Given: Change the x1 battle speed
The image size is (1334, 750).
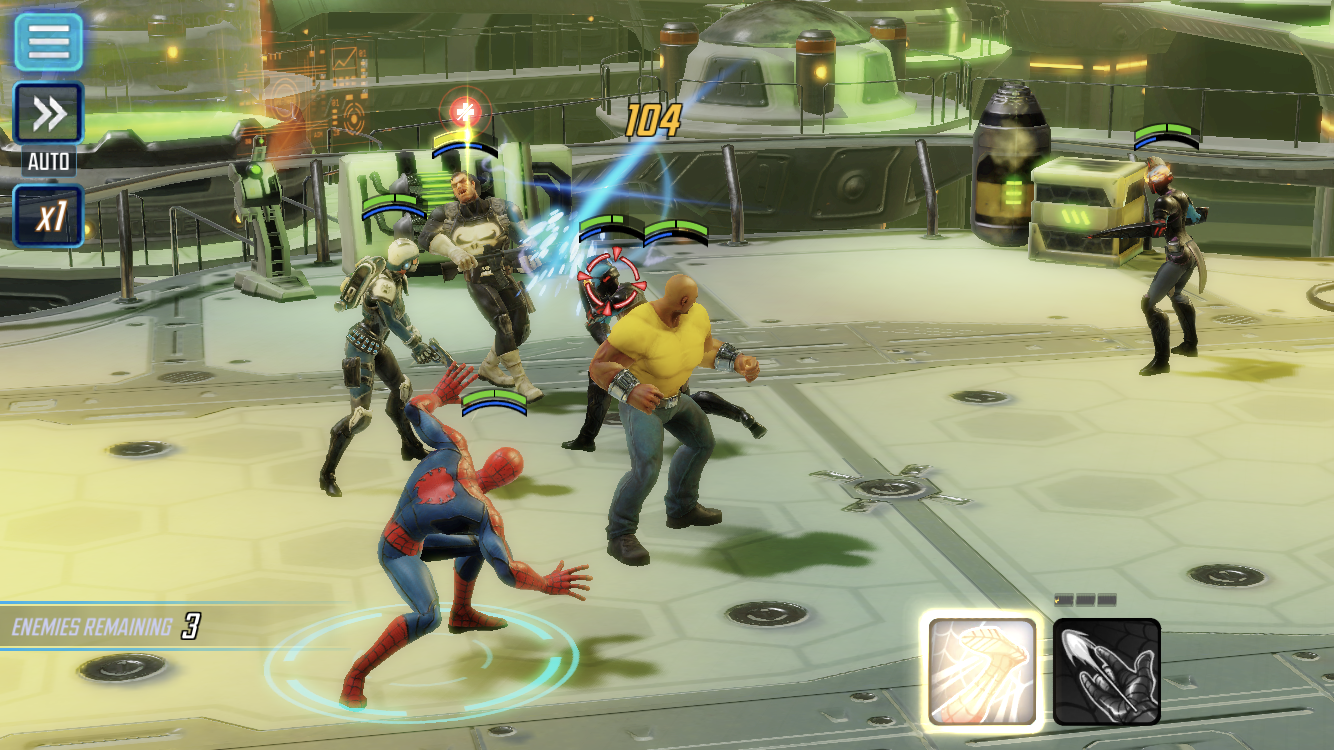Looking at the screenshot, I should point(48,215).
